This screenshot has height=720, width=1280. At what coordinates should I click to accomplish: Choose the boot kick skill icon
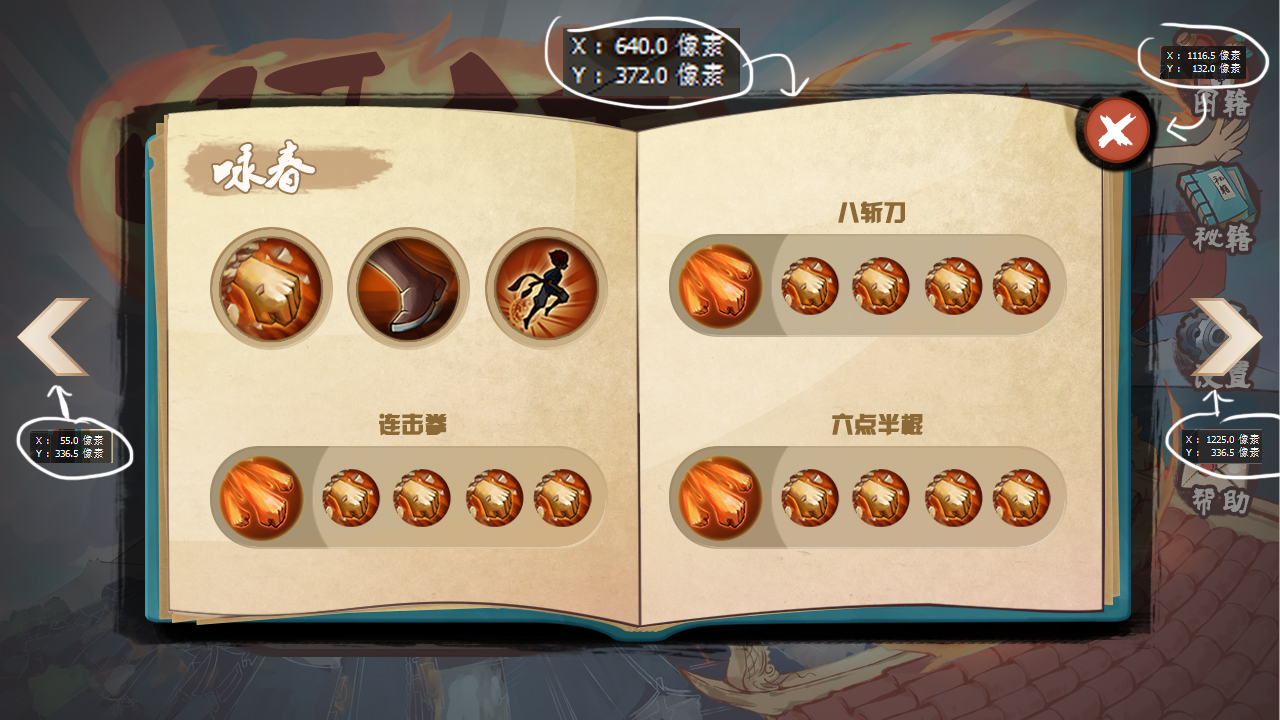pos(408,288)
